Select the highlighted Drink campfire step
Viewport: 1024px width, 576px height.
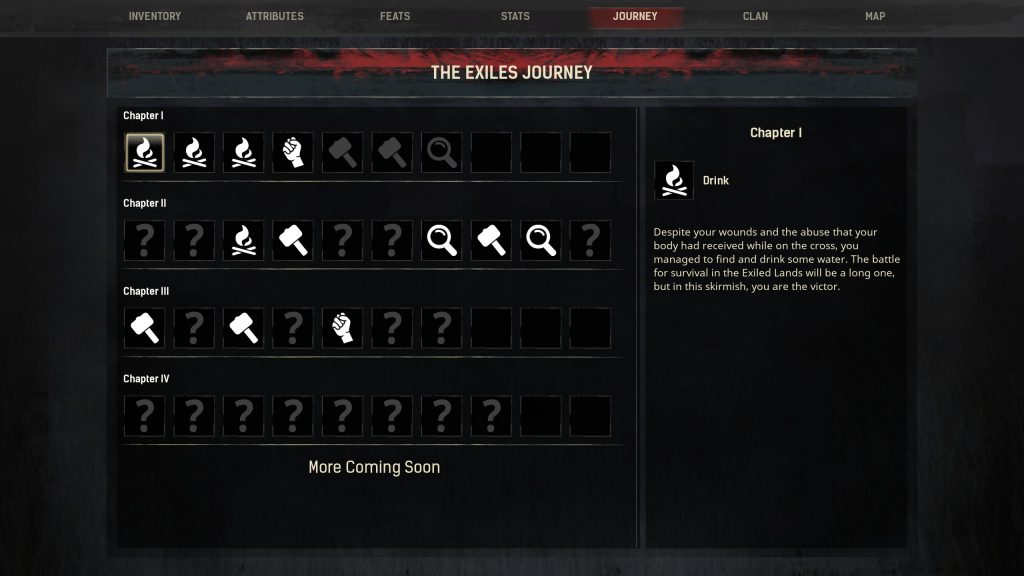point(145,153)
